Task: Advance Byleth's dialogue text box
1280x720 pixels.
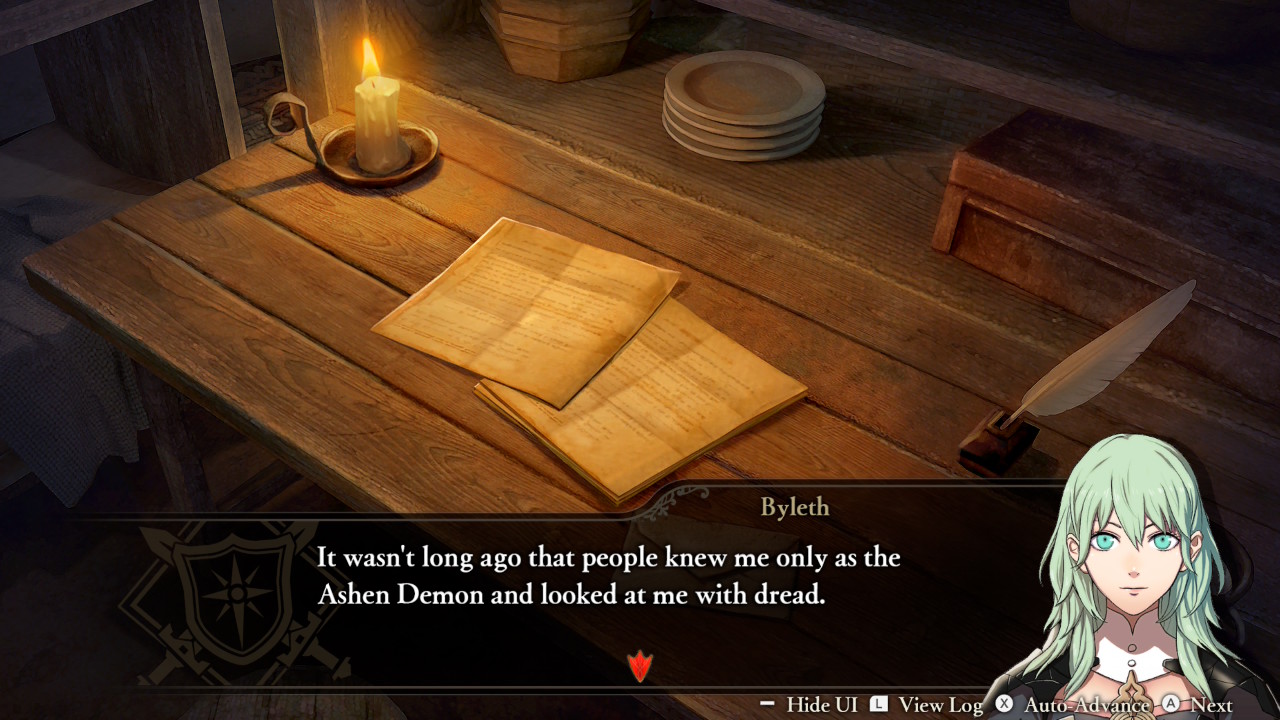Action: pos(1196,705)
